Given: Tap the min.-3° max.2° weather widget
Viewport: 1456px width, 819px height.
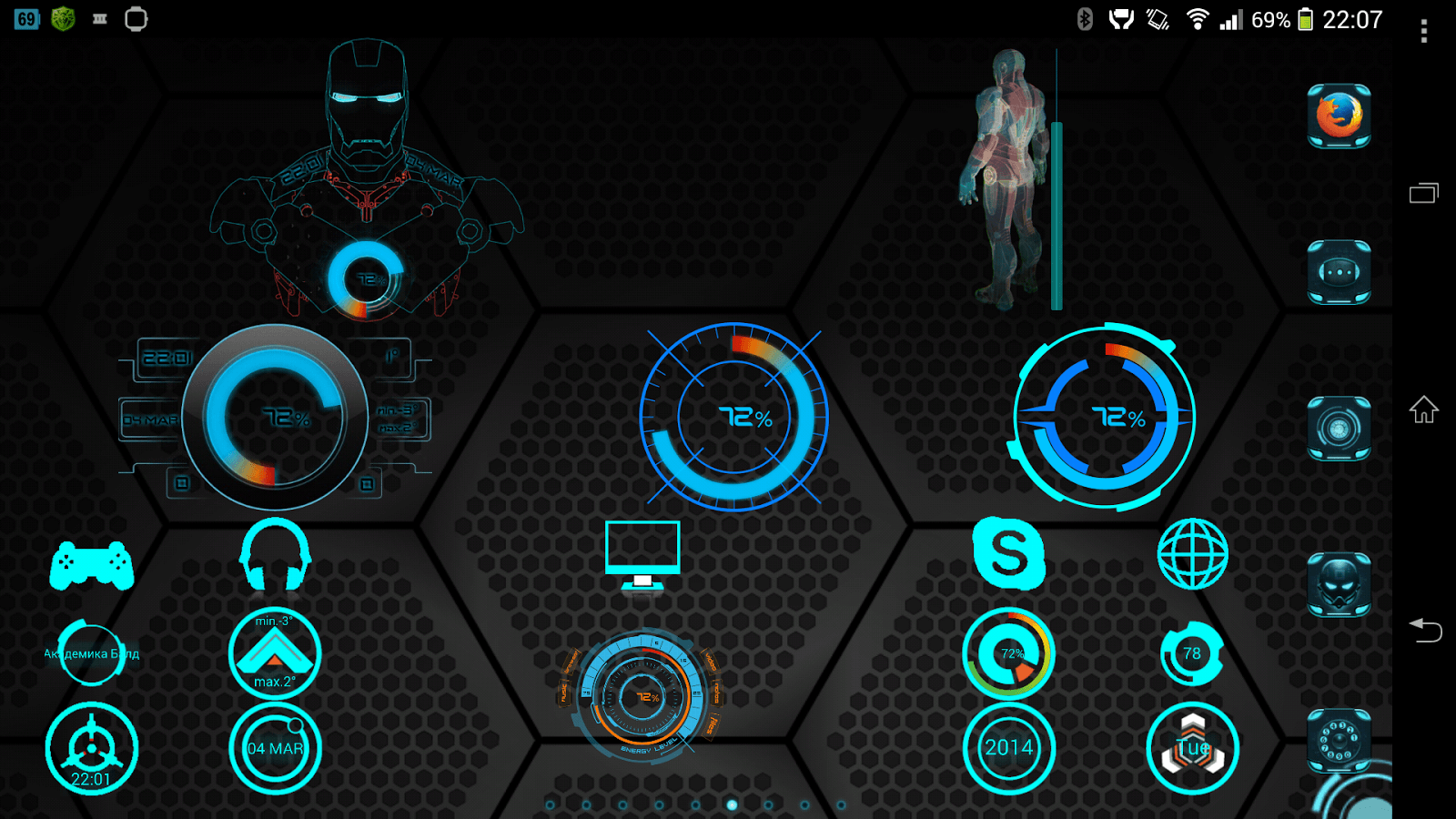Looking at the screenshot, I should [275, 653].
